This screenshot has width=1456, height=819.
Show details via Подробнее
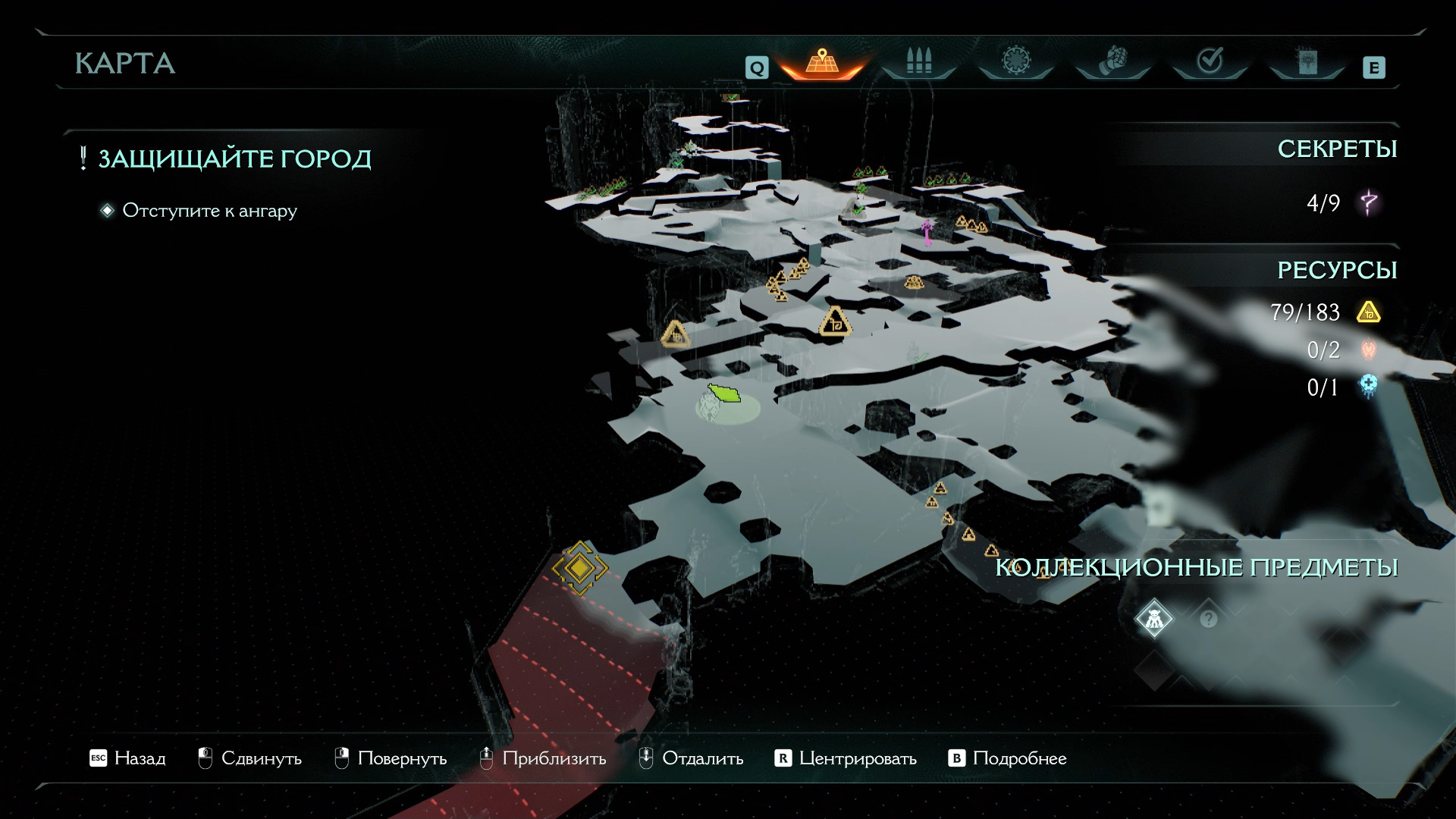click(1008, 758)
